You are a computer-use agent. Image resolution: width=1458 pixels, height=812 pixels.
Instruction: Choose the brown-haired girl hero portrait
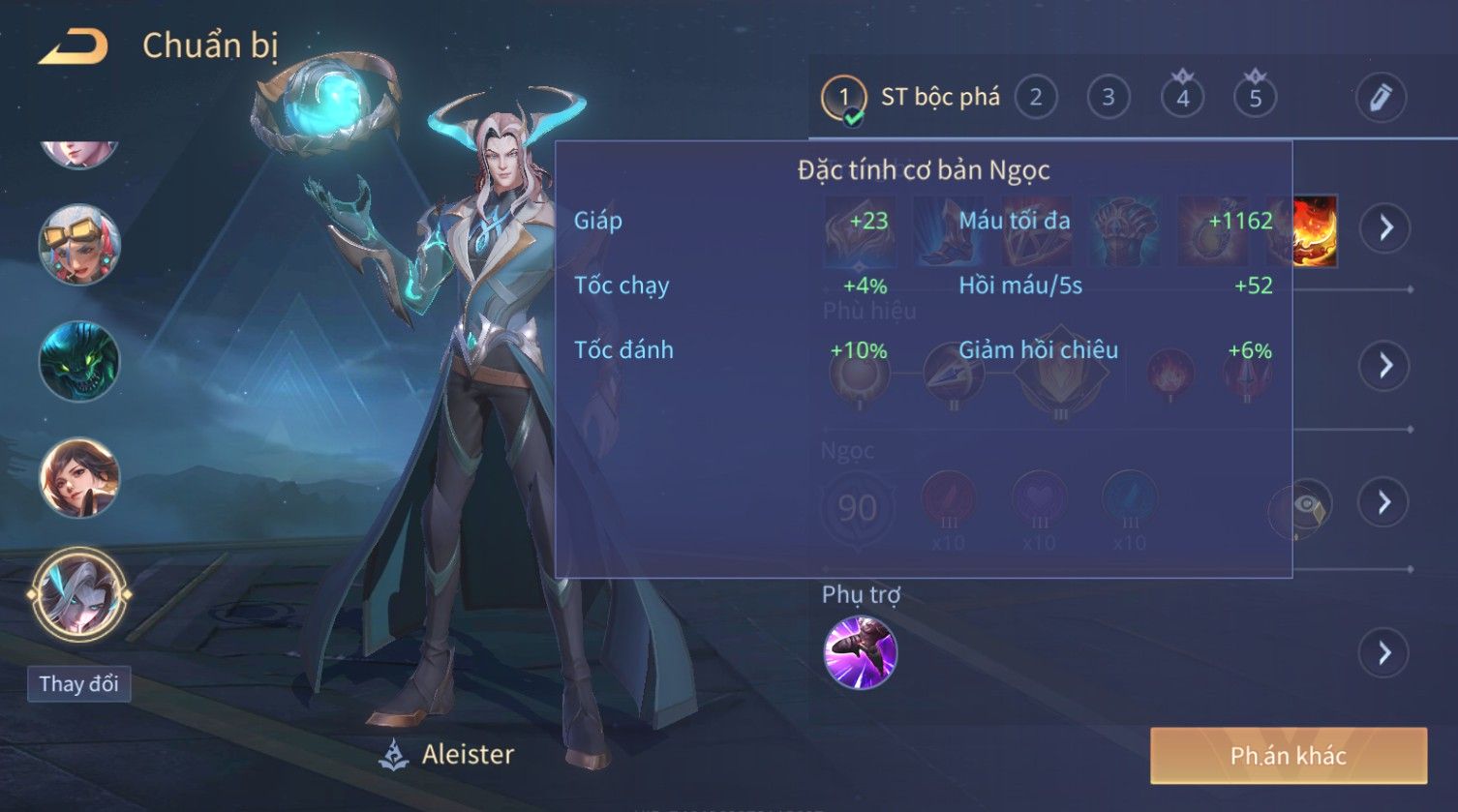tap(79, 478)
